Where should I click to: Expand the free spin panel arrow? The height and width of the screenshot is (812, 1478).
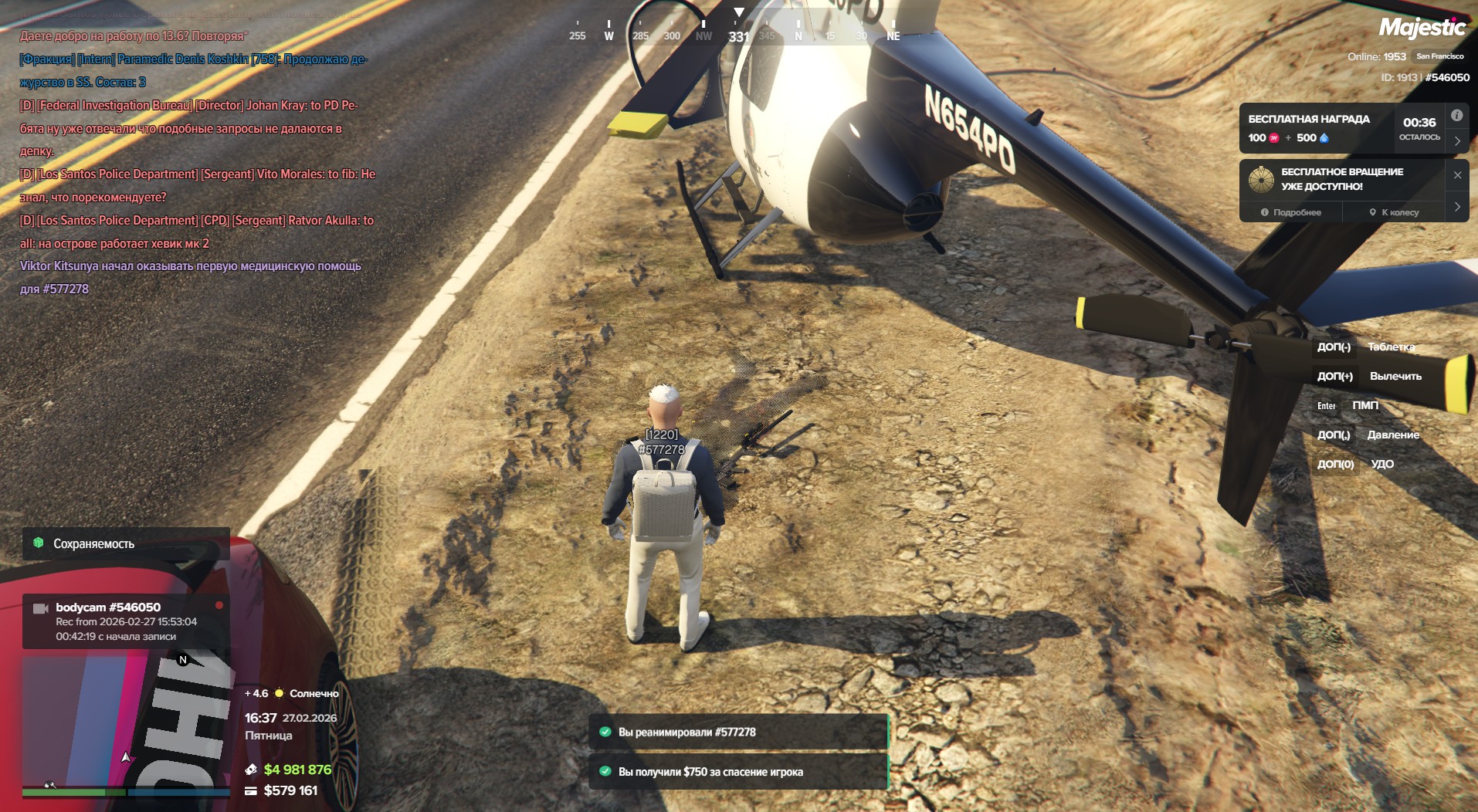pos(1457,207)
